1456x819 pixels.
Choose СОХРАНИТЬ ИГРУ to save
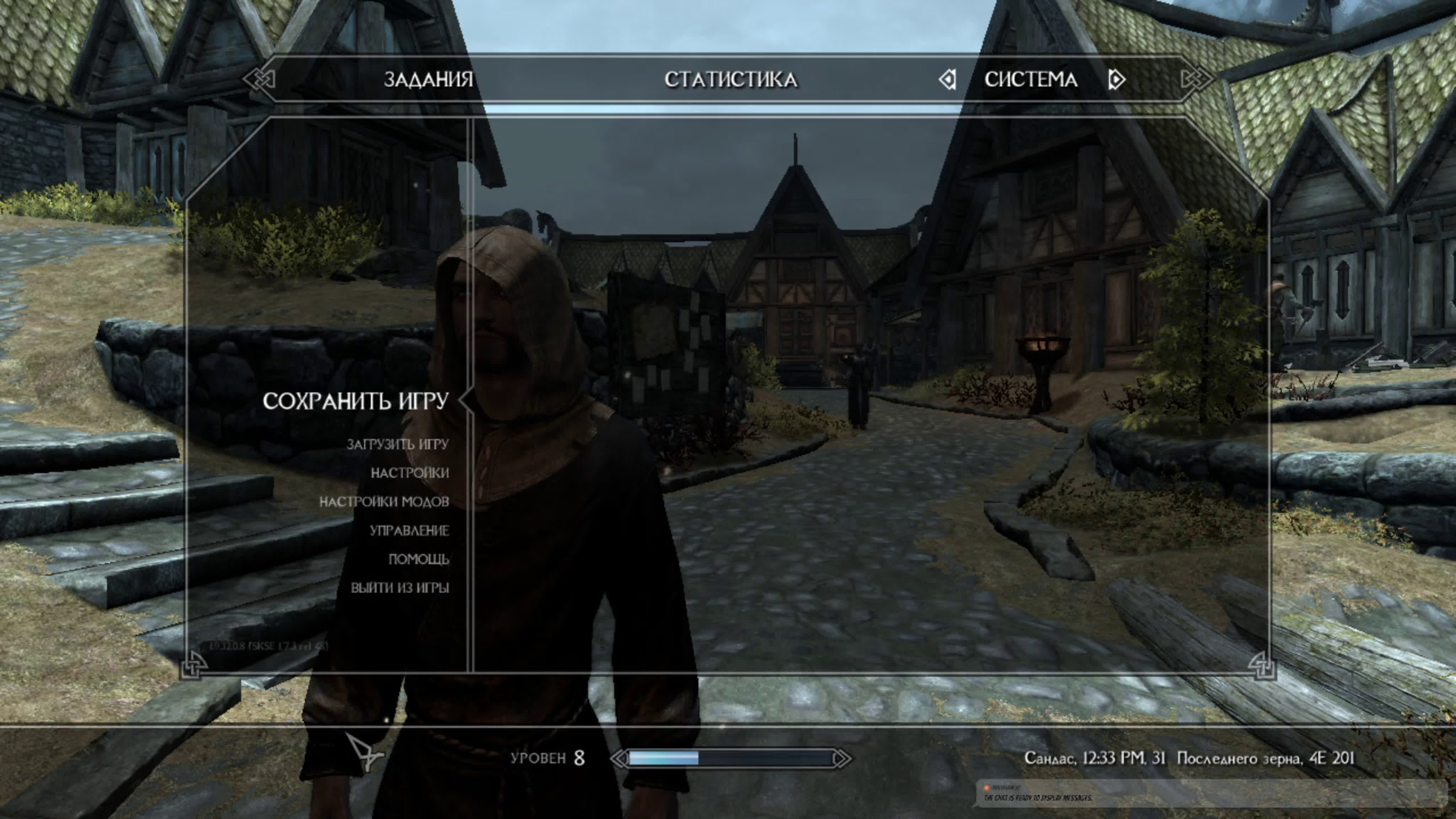[355, 401]
